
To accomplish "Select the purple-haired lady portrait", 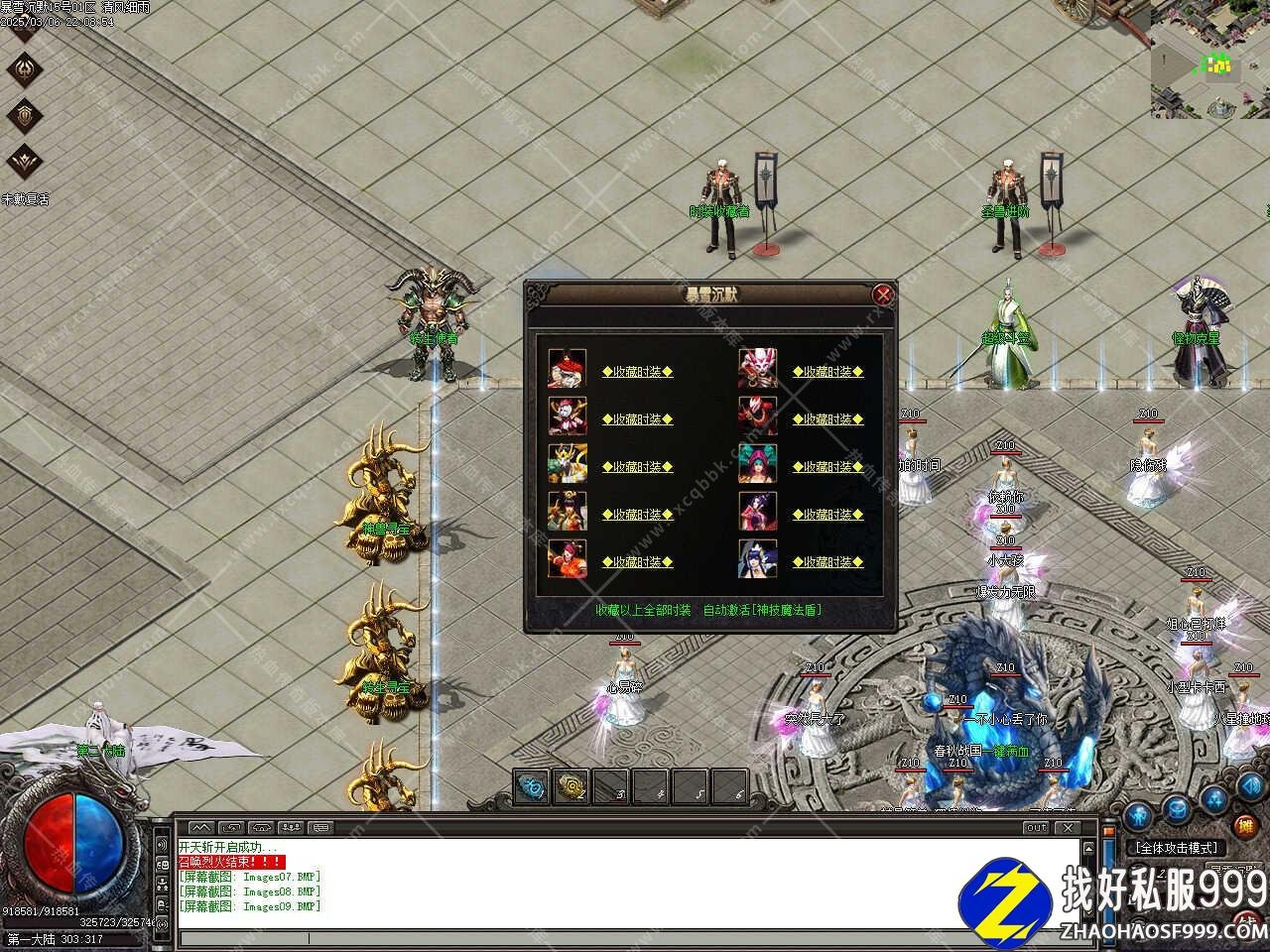I will [x=757, y=512].
